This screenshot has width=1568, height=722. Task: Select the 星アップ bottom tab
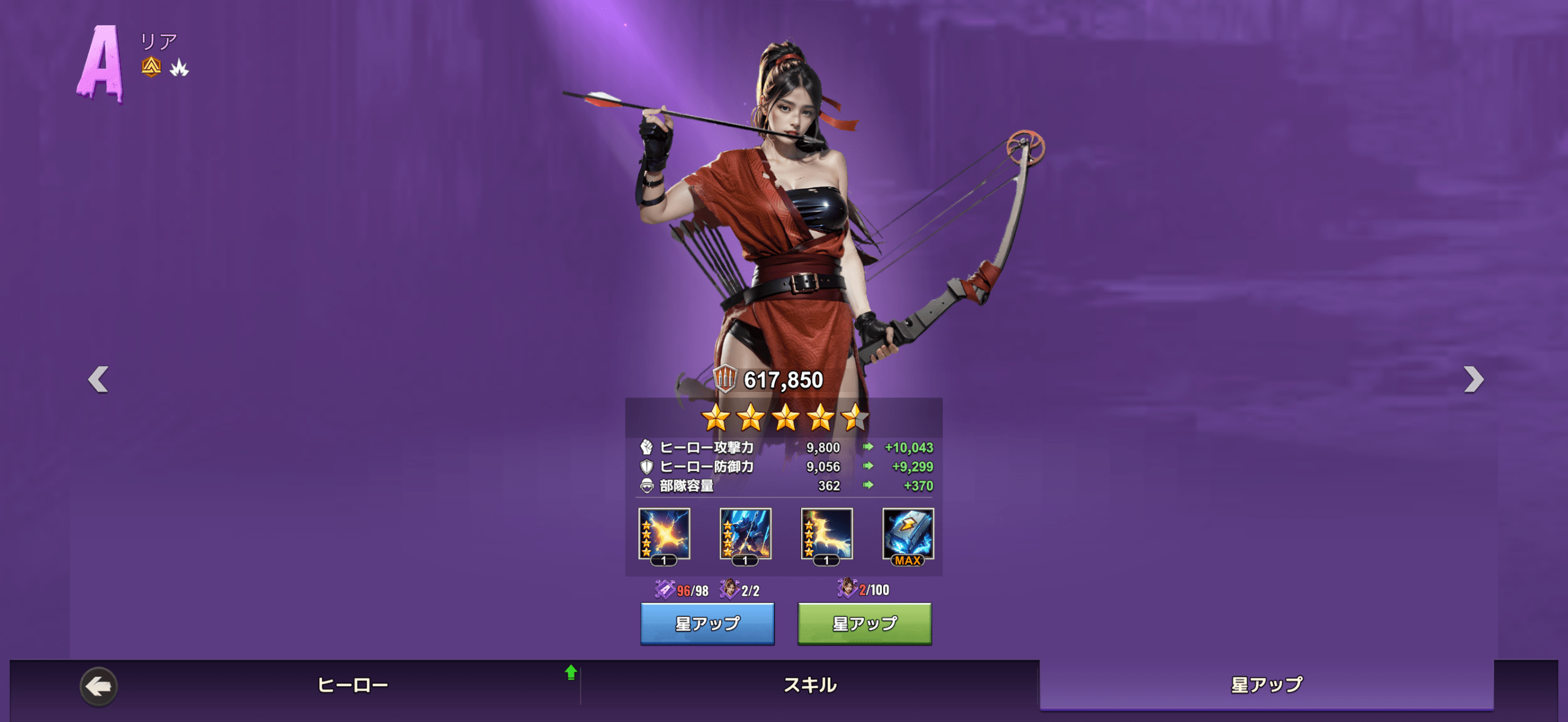tap(1267, 685)
